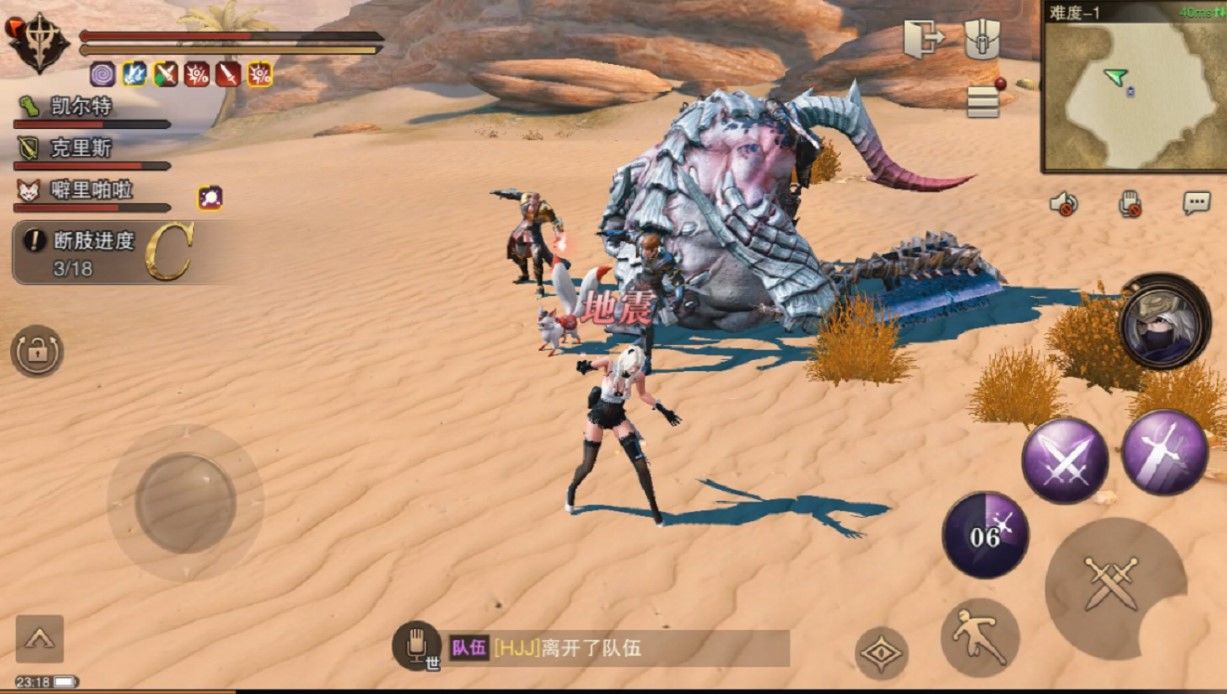
Task: Open the chat speech bubble
Action: 1196,203
